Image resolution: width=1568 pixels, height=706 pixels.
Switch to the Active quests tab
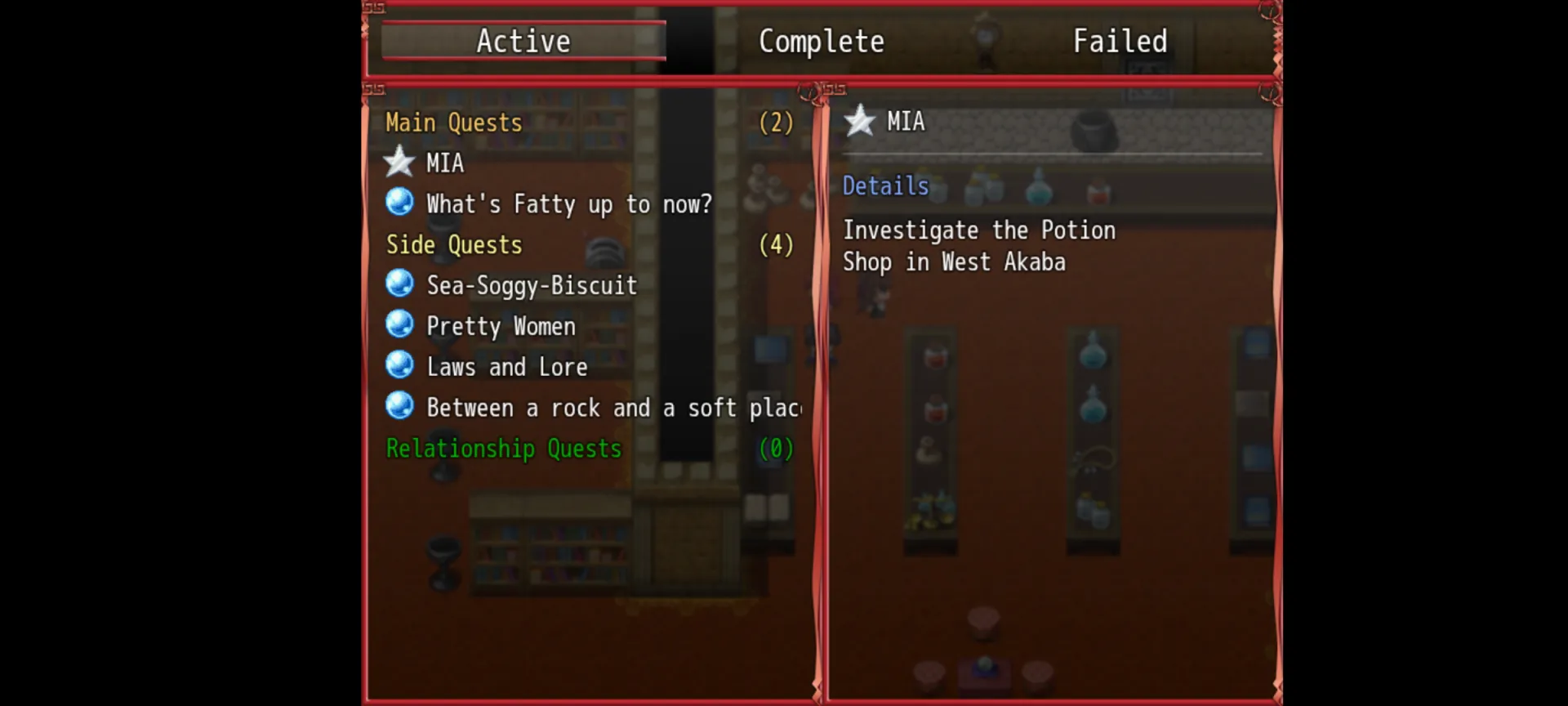(523, 41)
